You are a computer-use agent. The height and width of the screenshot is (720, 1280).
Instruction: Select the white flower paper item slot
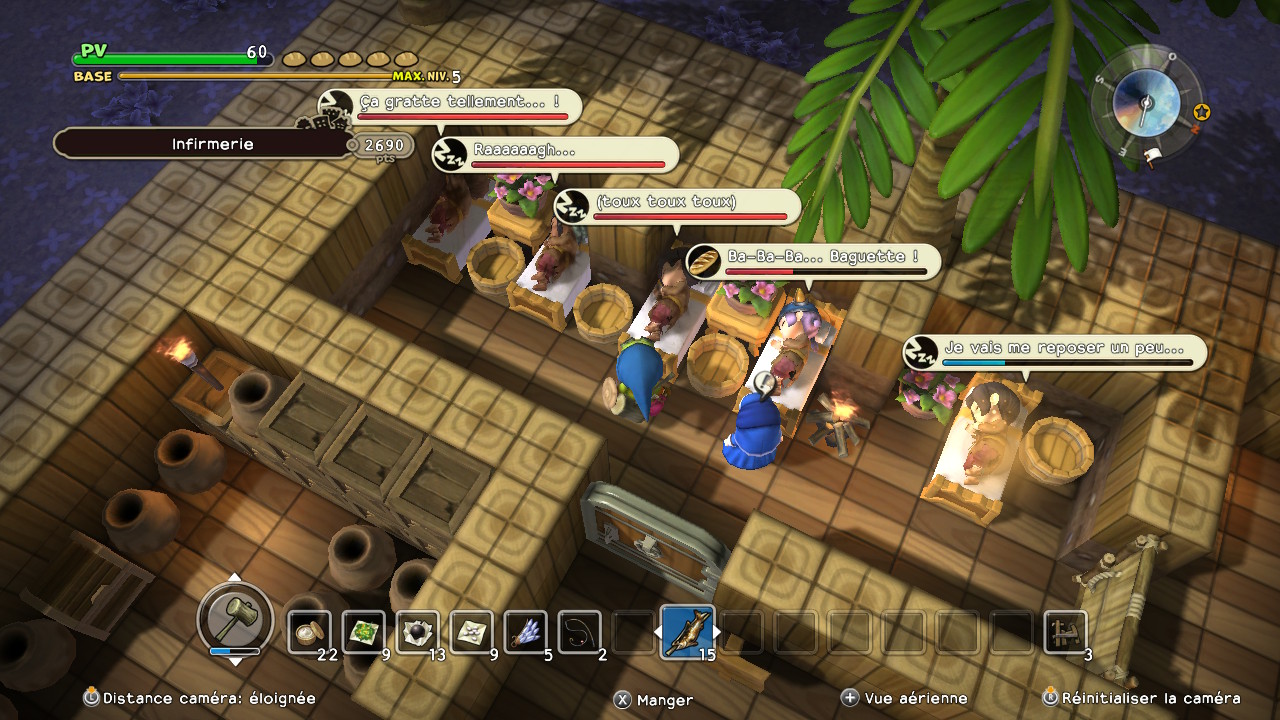point(472,632)
